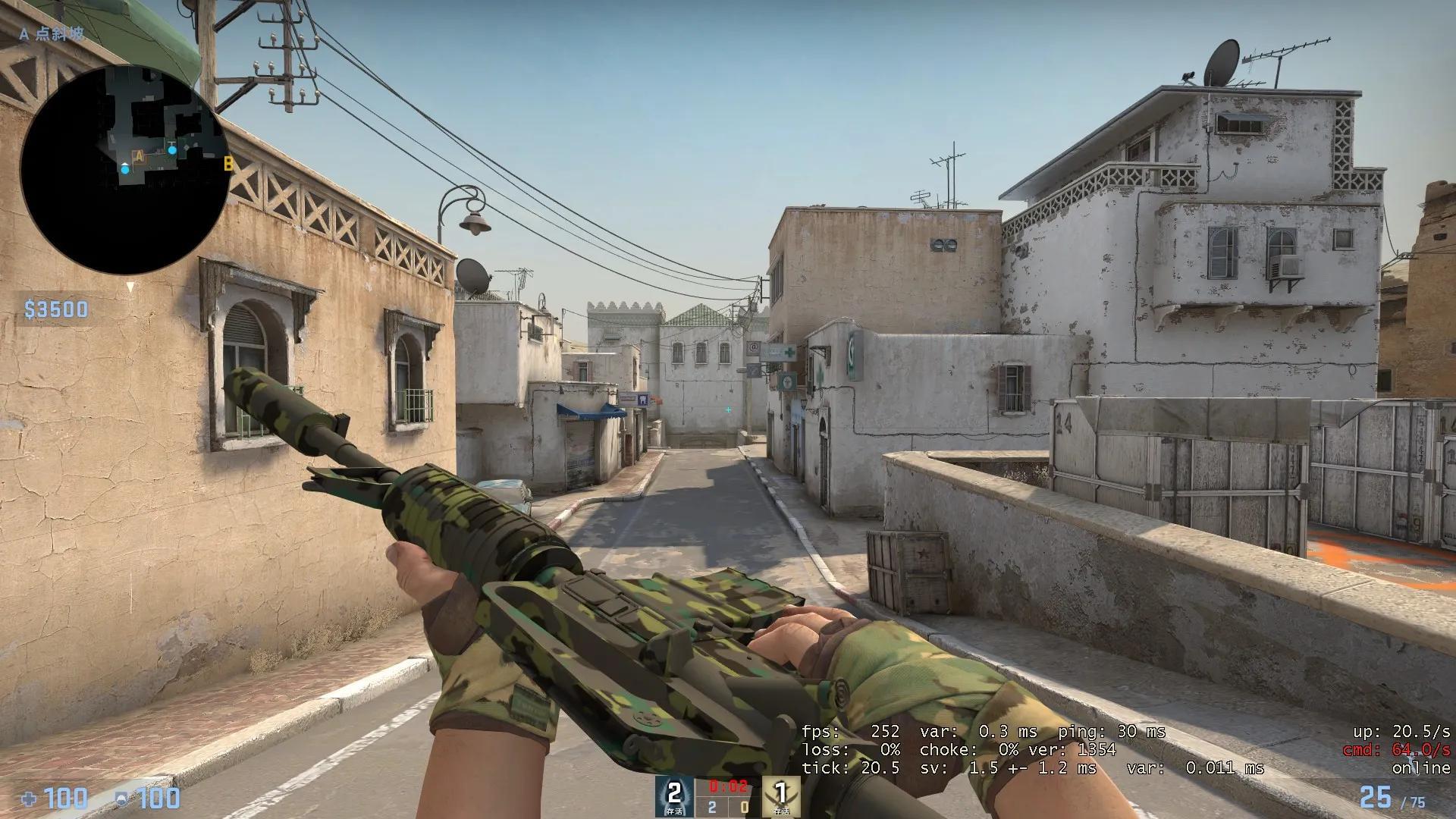
Task: Click the teammate dot on the minimap
Action: tap(172, 149)
